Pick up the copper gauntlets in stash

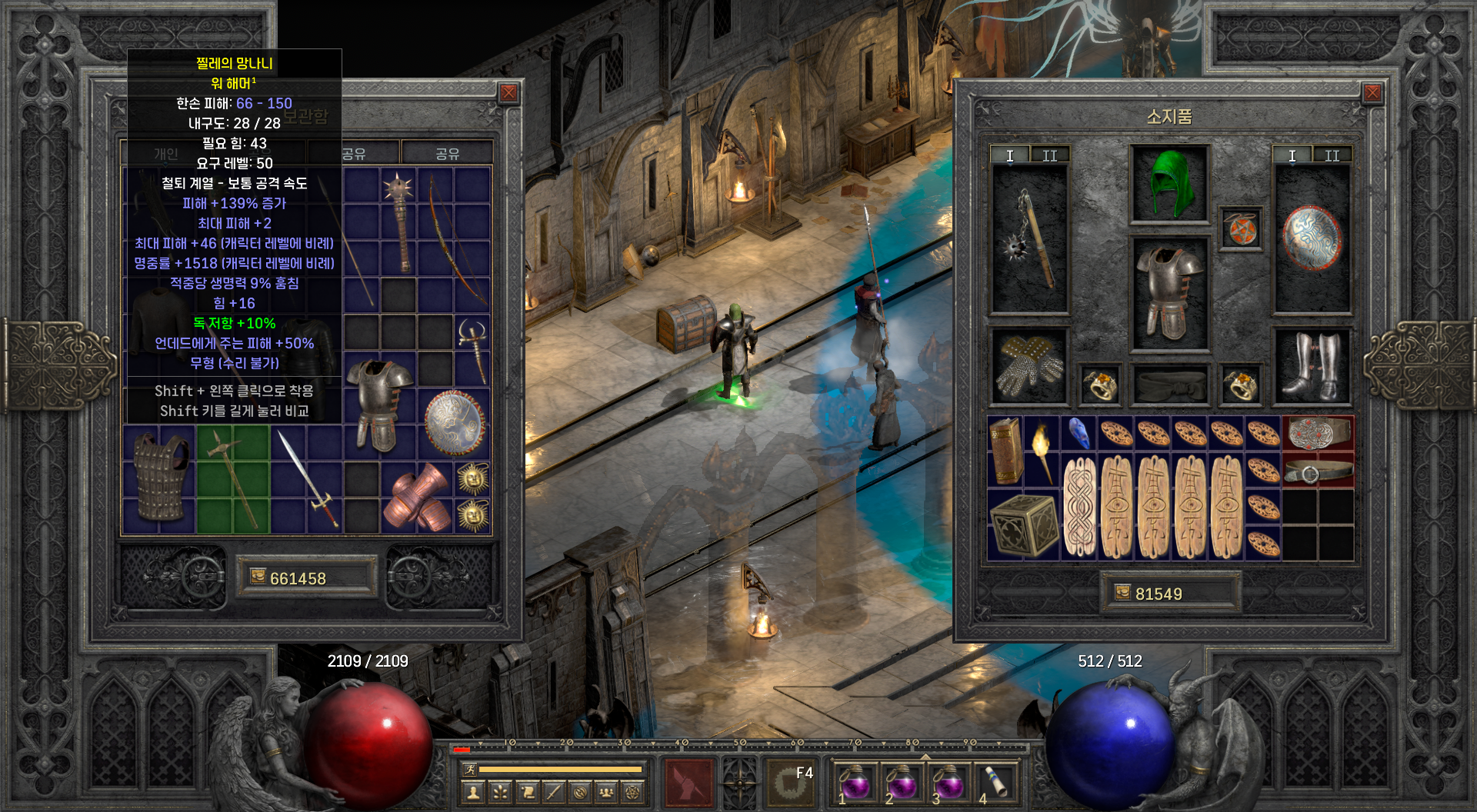click(x=418, y=498)
